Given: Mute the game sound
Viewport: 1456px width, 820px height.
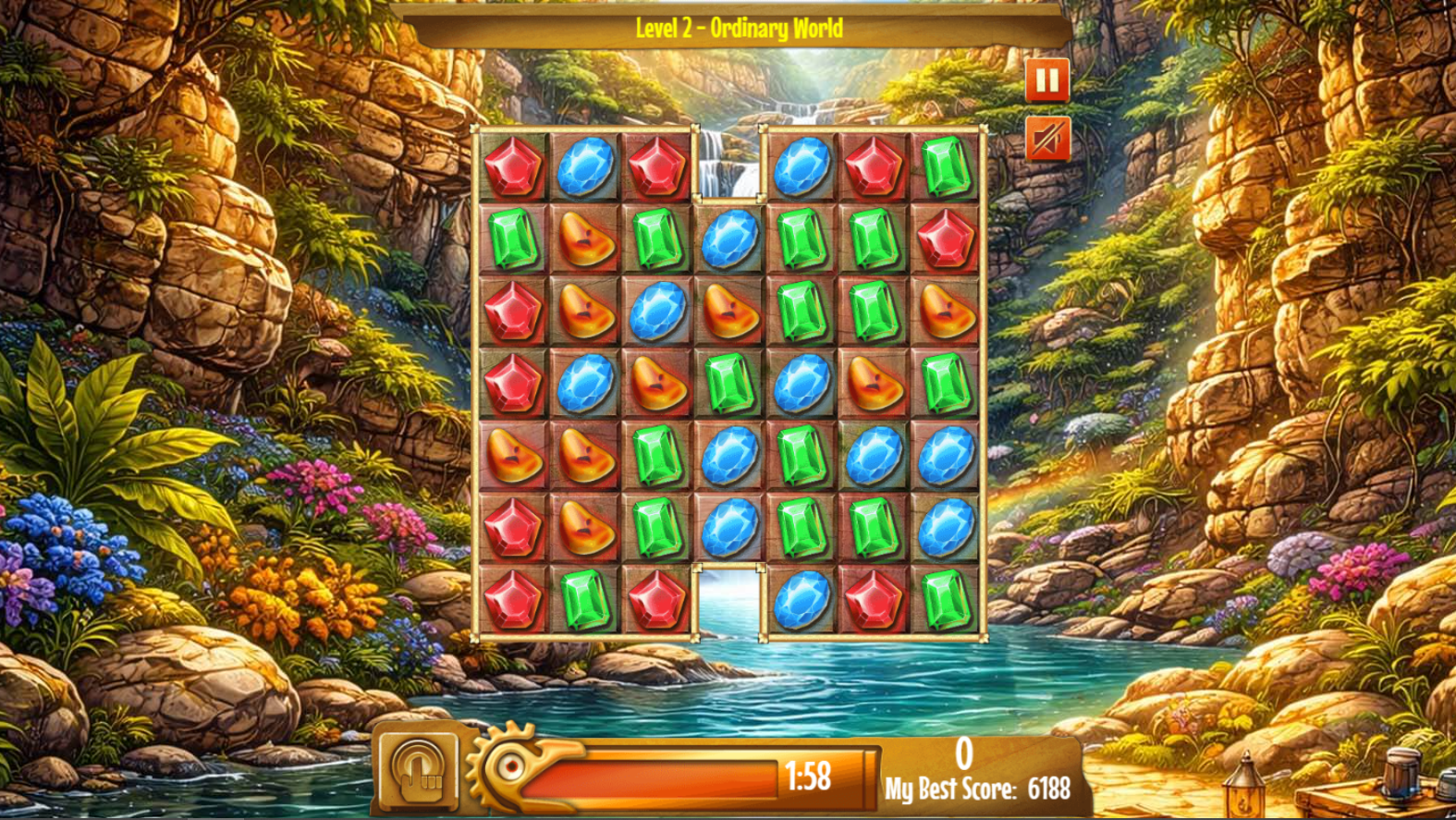Looking at the screenshot, I should tap(1046, 136).
